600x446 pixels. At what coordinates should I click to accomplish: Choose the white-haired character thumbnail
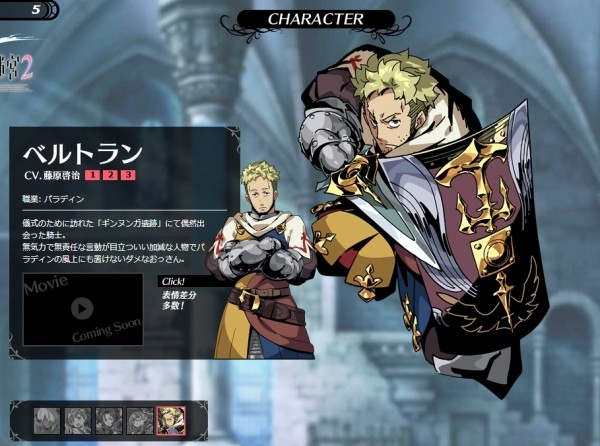click(x=46, y=420)
